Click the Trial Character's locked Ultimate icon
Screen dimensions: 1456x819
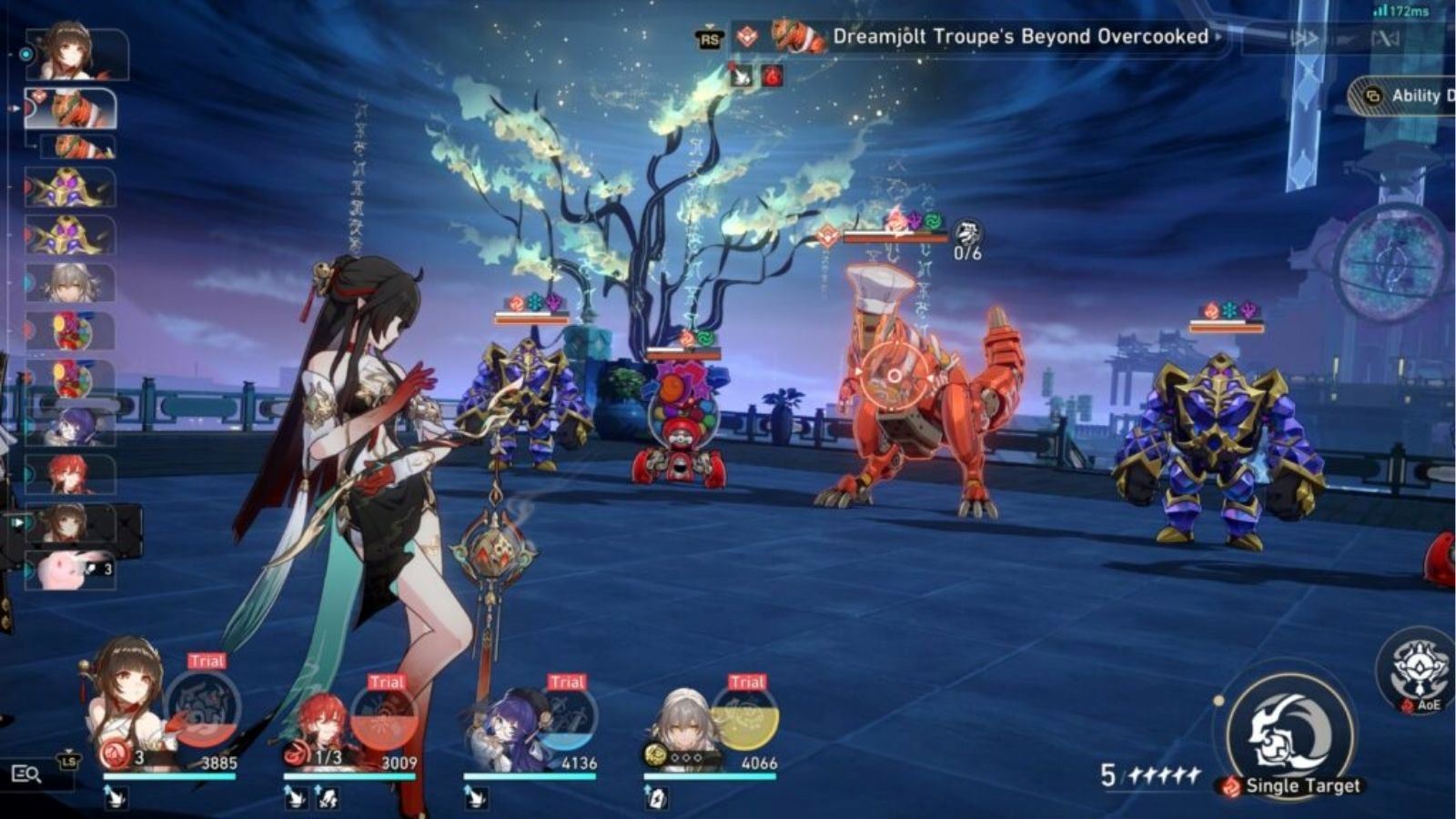tap(746, 717)
